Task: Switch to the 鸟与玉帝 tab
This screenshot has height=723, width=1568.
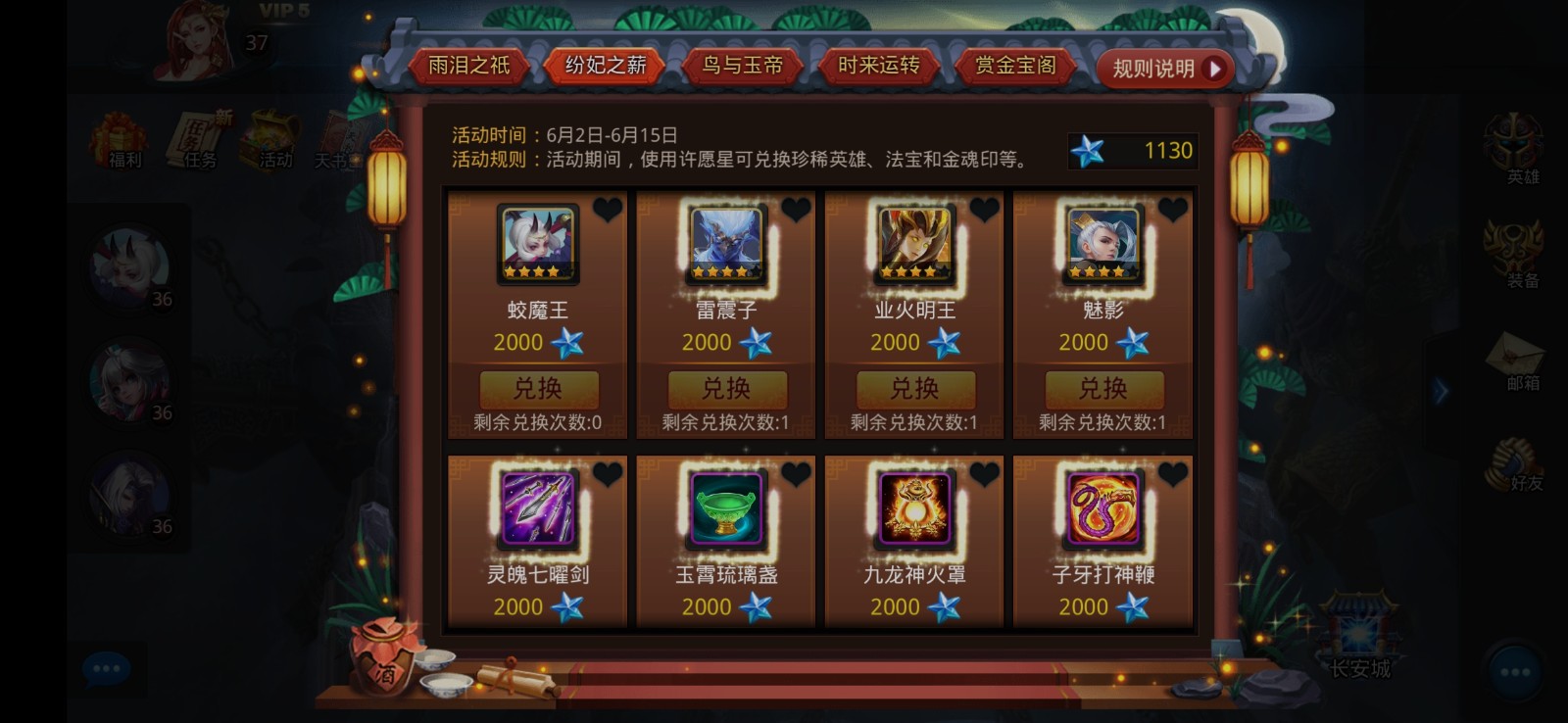Action: point(742,66)
